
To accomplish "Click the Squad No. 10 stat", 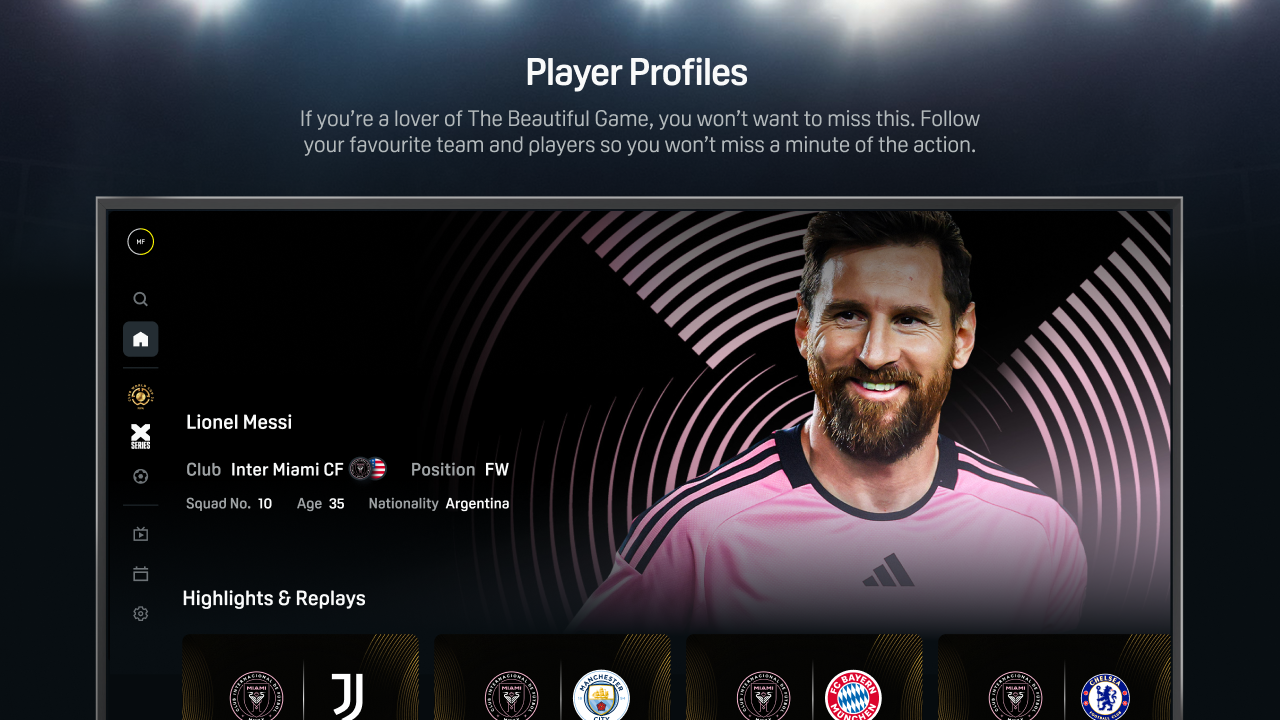I will (x=229, y=503).
